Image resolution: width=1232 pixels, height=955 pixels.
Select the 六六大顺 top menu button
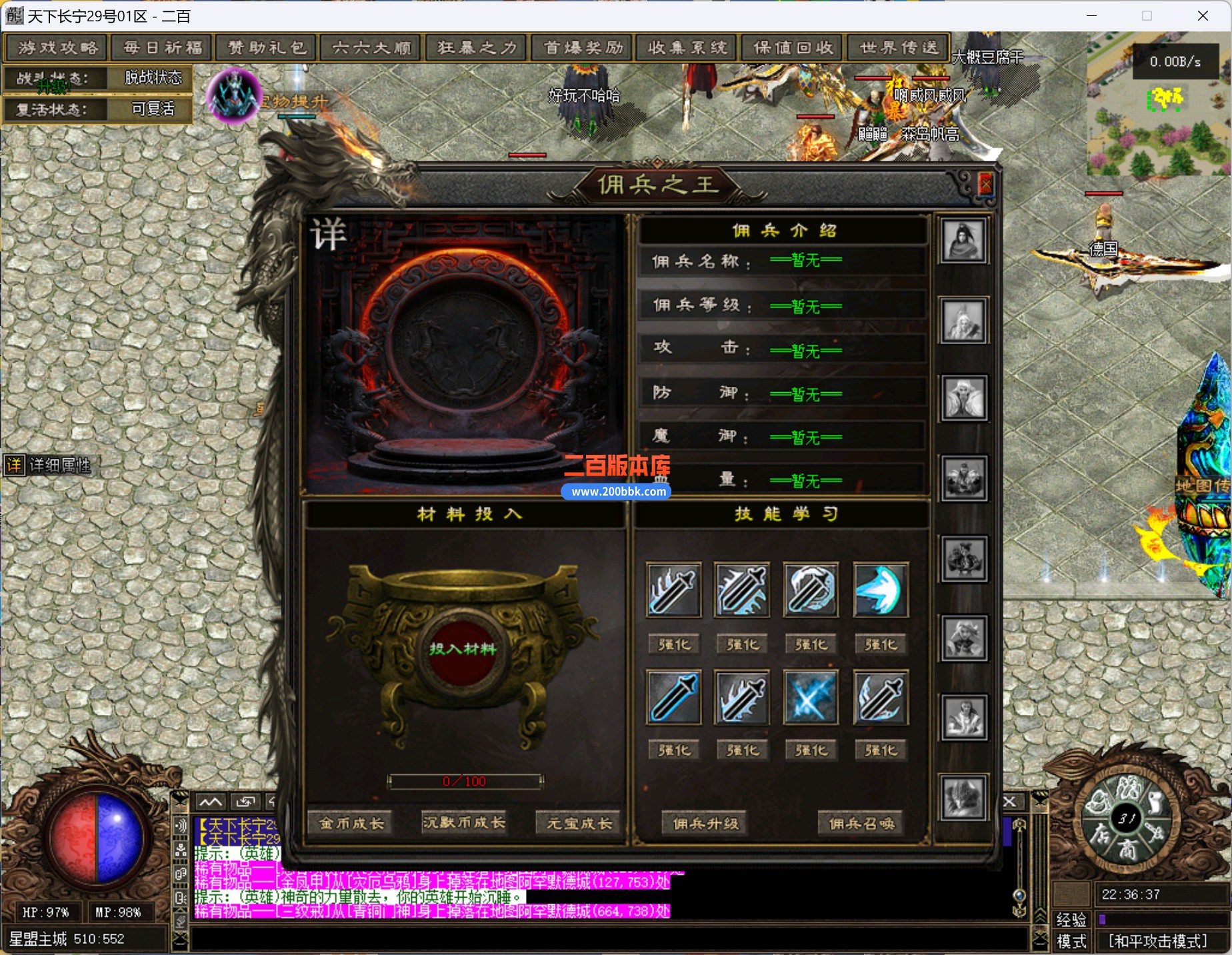[371, 48]
